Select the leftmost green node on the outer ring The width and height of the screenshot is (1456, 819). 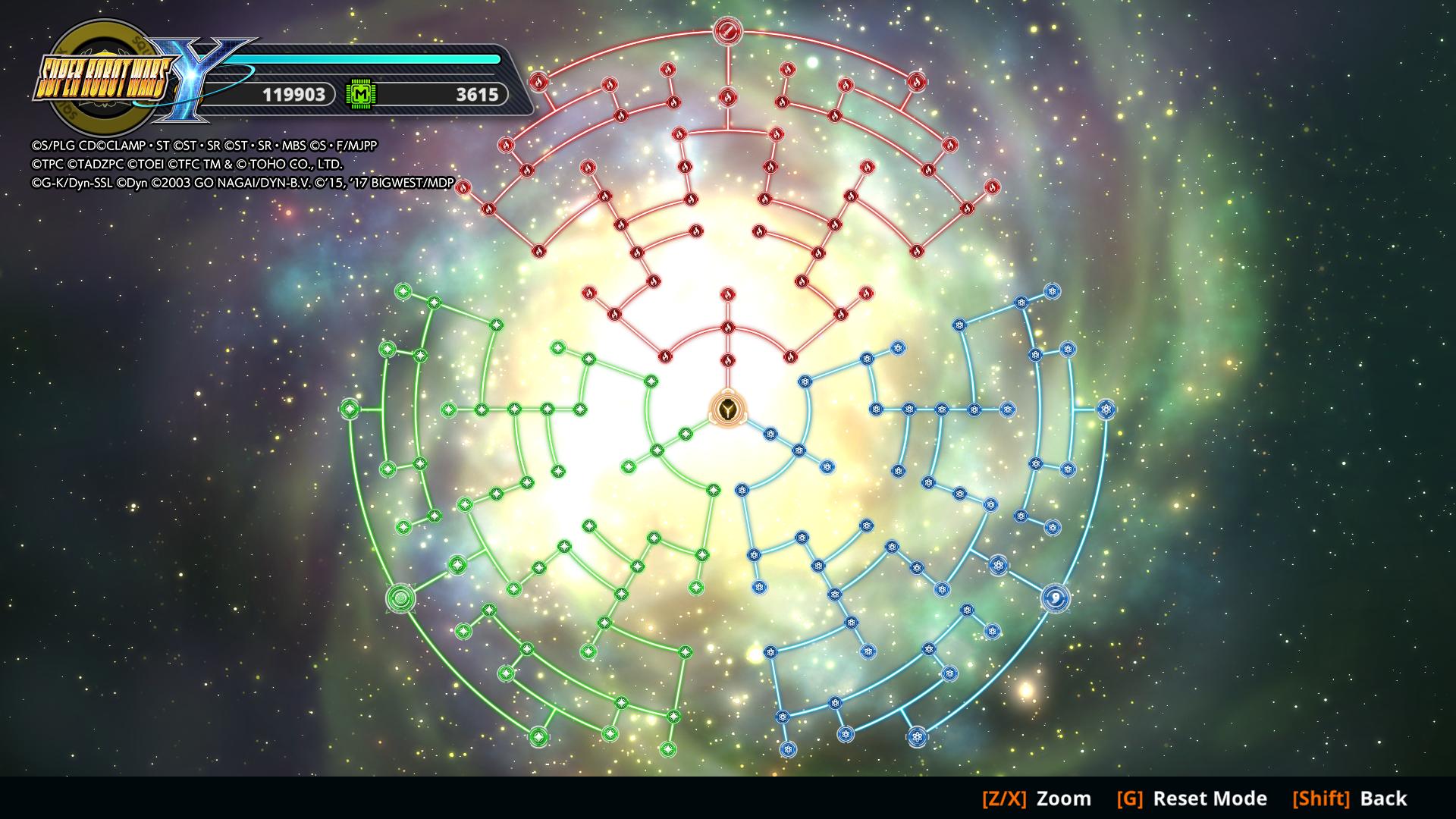349,409
